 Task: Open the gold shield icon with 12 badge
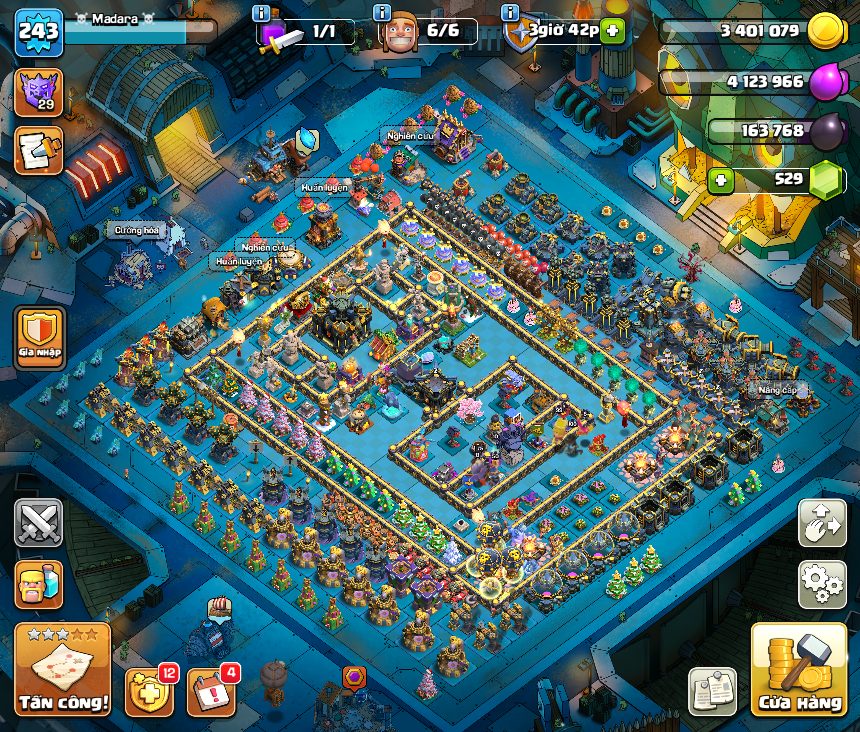tap(148, 690)
